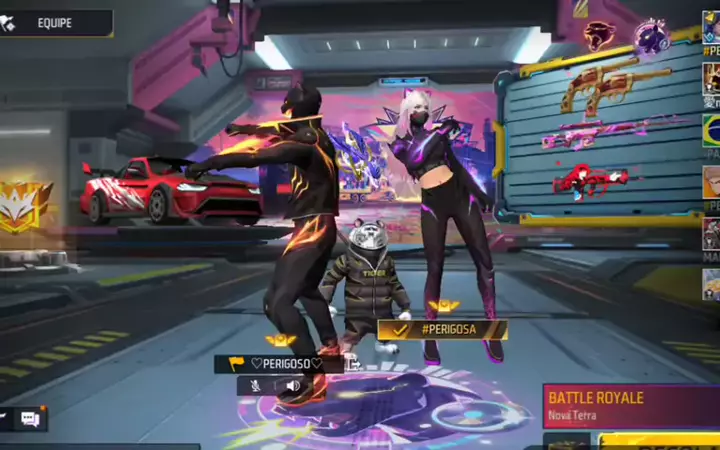Select the golden twin revolvers skin

613,84
